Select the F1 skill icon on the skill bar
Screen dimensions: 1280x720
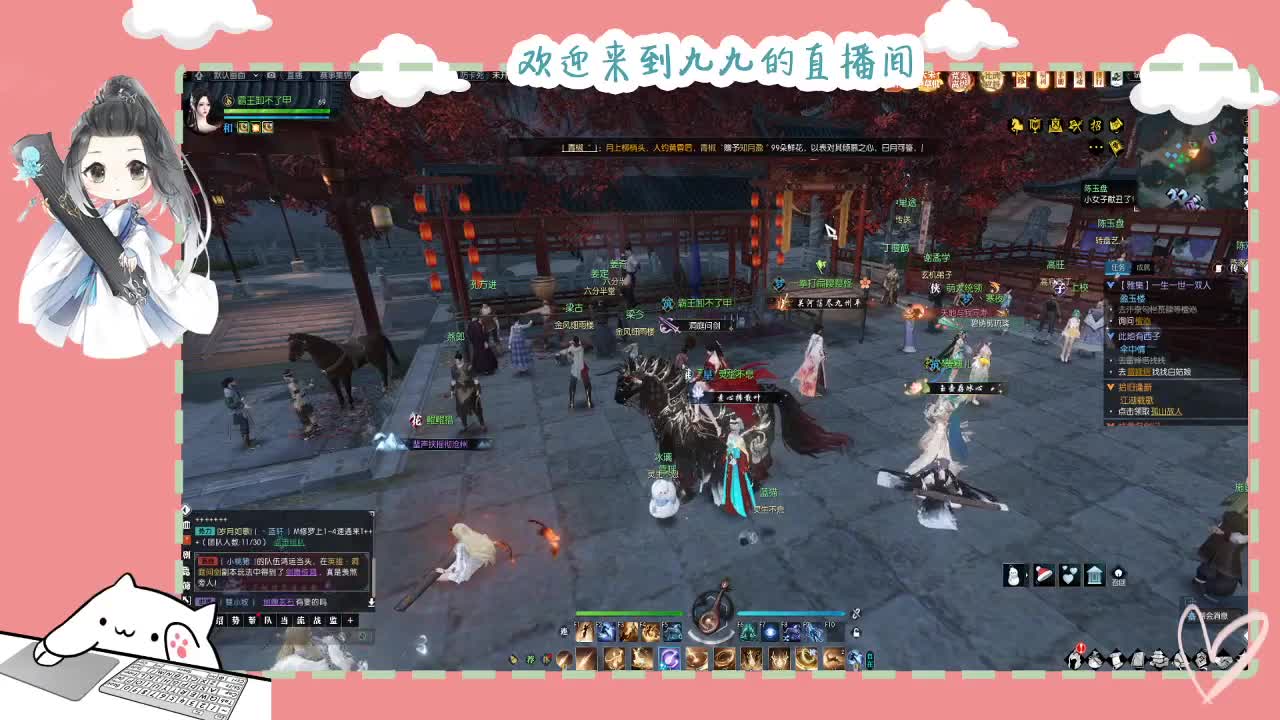click(585, 632)
